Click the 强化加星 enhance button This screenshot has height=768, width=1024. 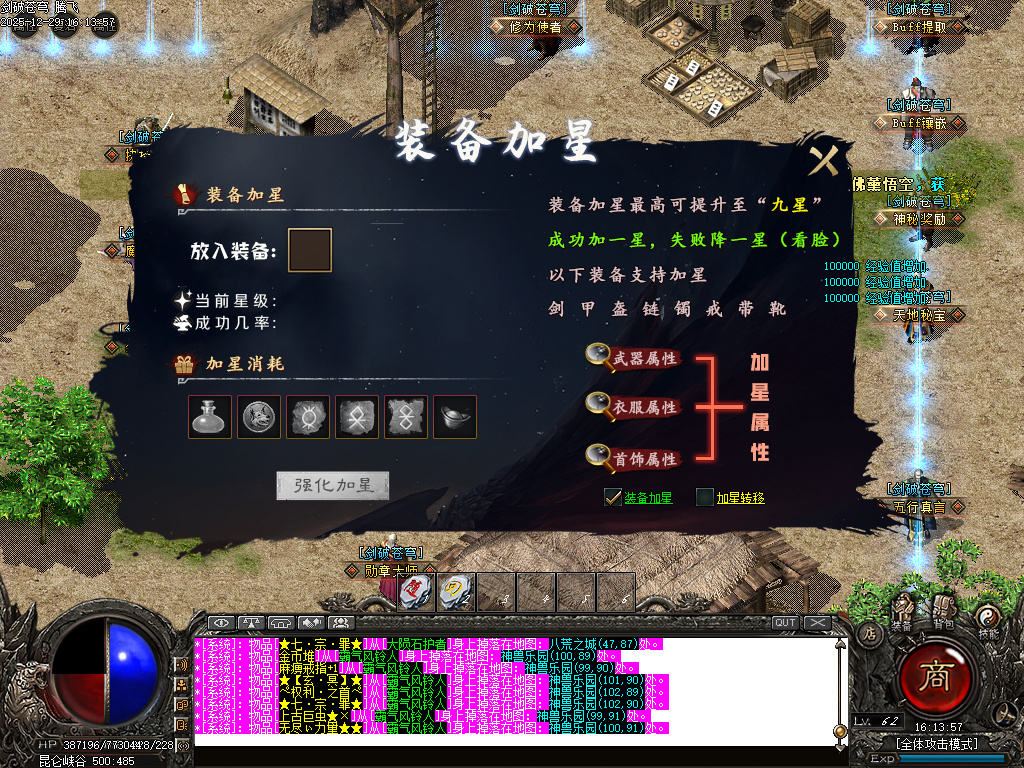333,486
